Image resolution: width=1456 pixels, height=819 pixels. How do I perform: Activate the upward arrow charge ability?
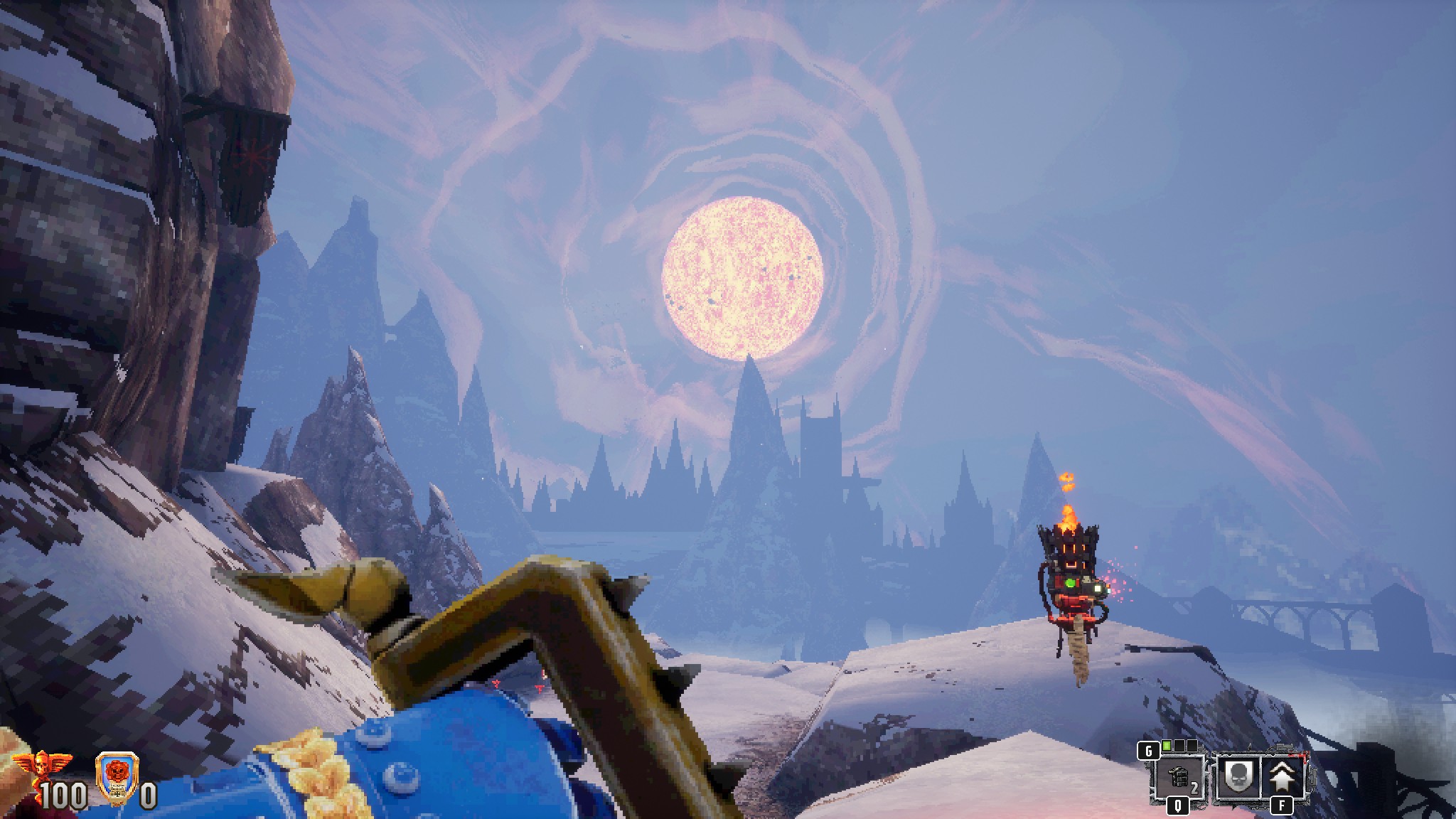point(1285,778)
